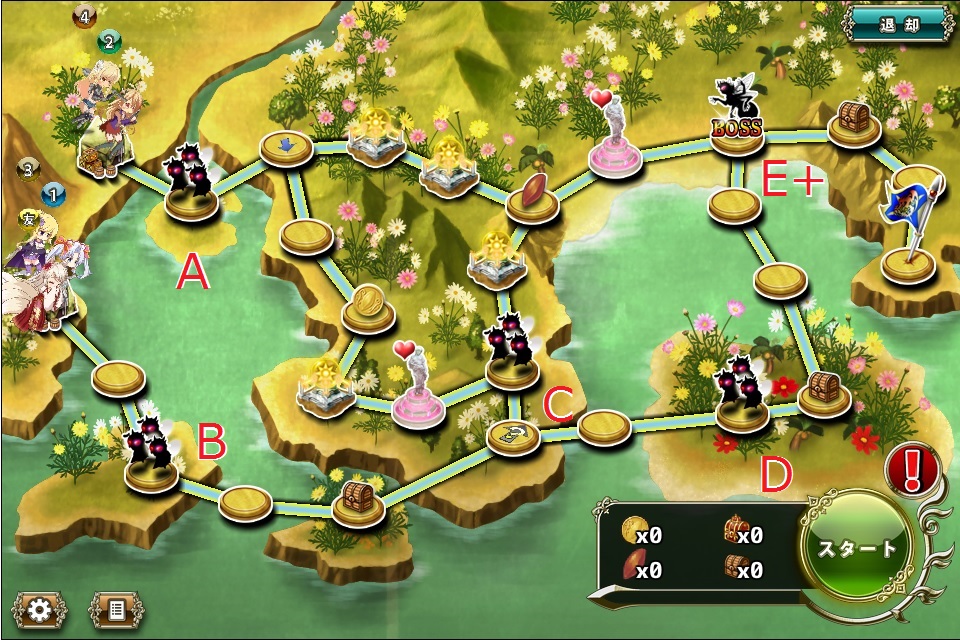Show the list document panel icon

pos(117,609)
